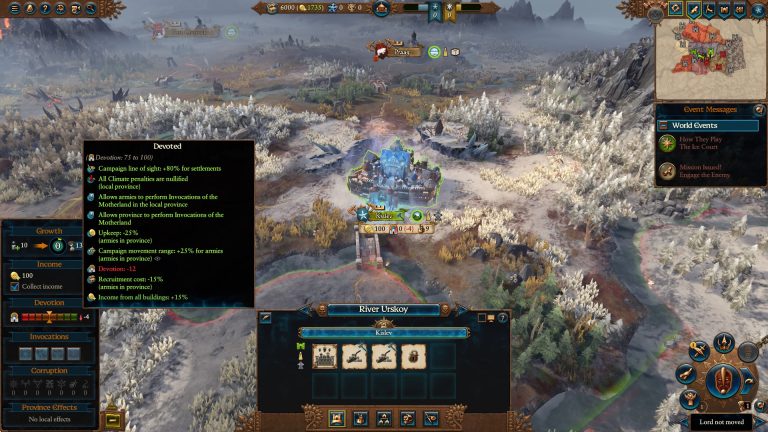Click the quill icon in province panel

coord(267,318)
